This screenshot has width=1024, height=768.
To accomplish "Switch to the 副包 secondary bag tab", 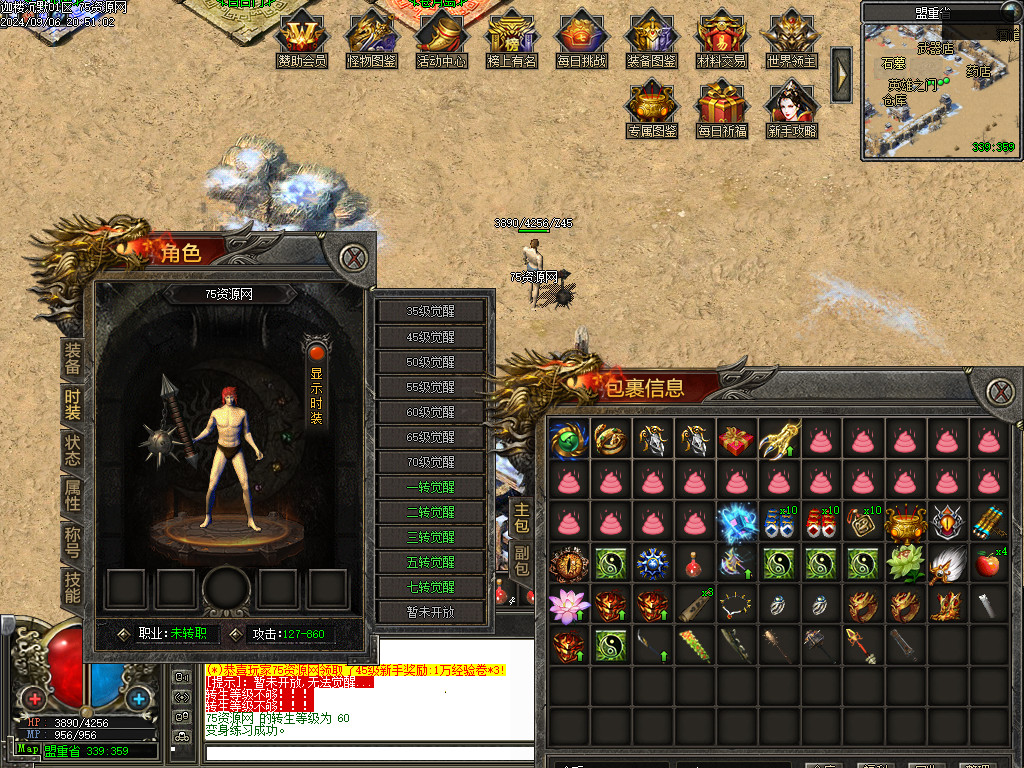I will 522,560.
